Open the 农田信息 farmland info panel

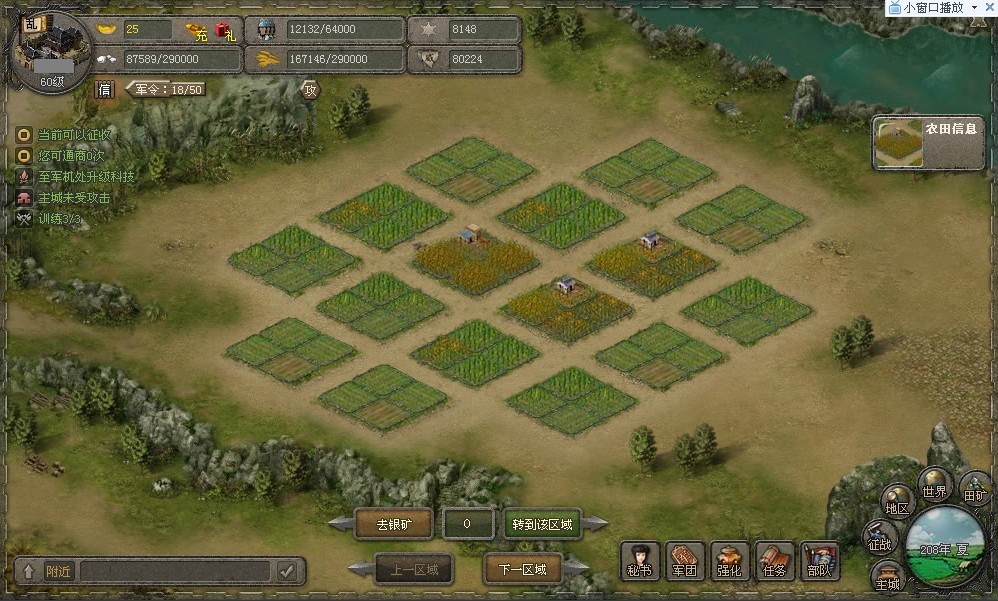click(928, 144)
